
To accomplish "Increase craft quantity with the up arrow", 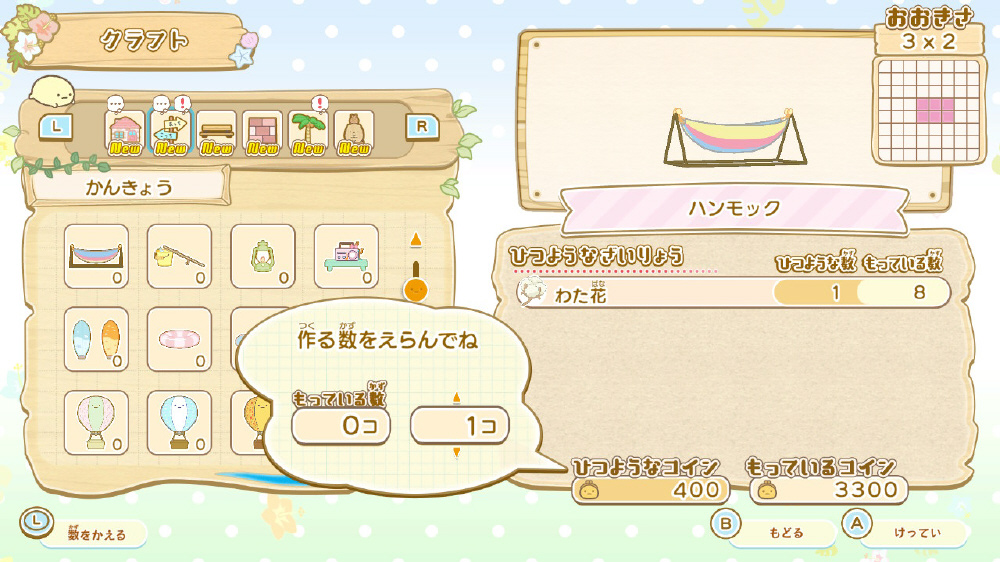I will (x=458, y=398).
